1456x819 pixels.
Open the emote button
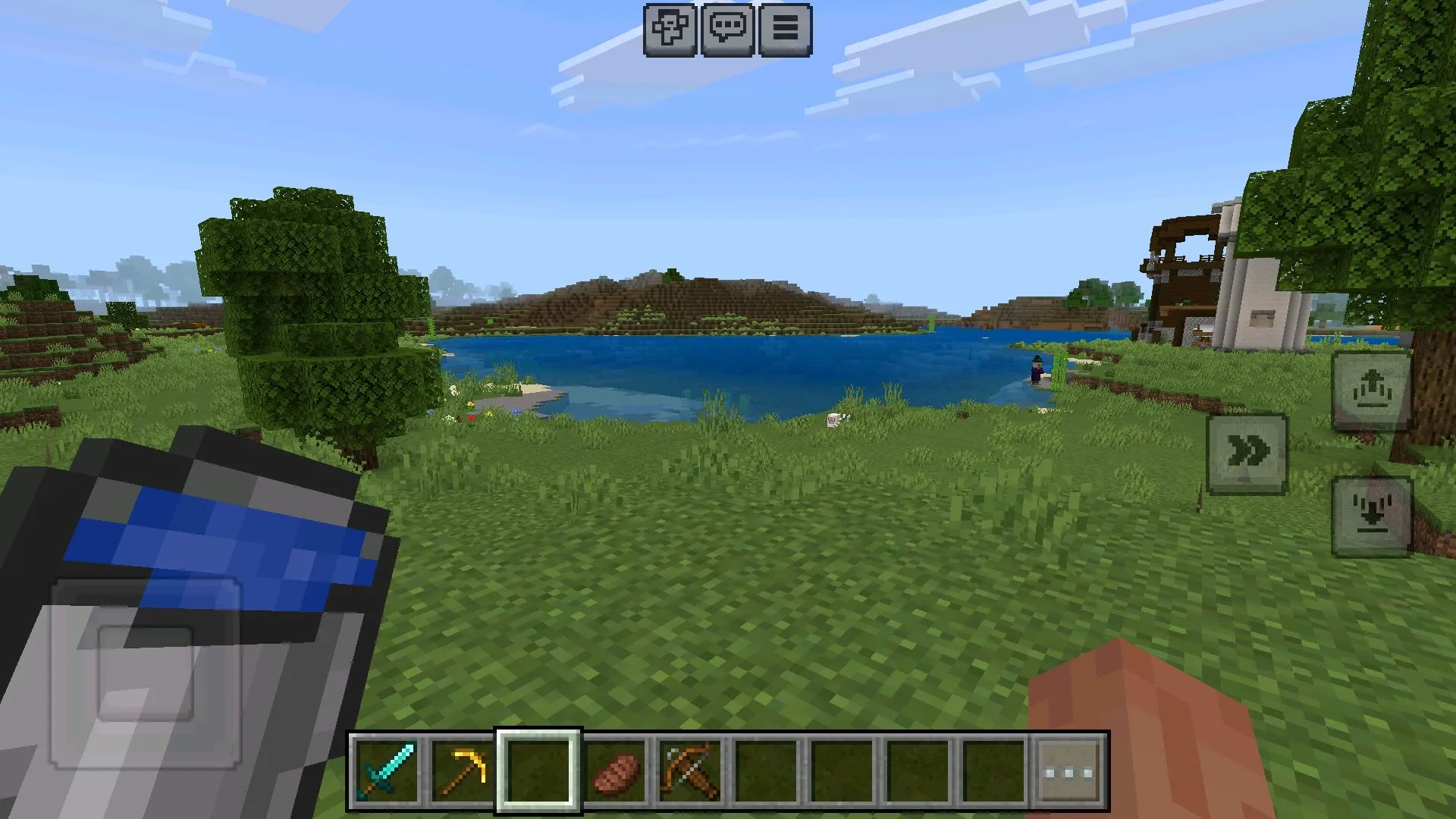[670, 30]
